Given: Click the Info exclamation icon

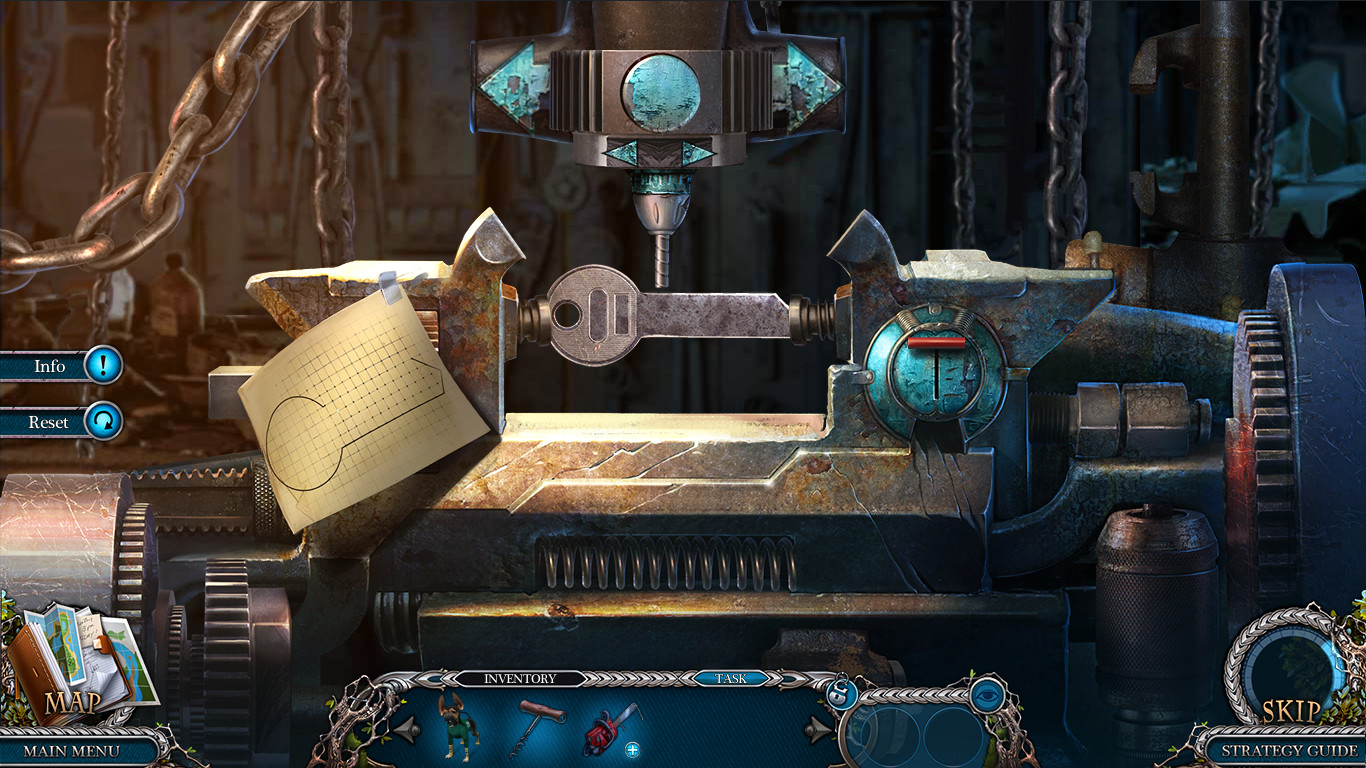Looking at the screenshot, I should 103,366.
